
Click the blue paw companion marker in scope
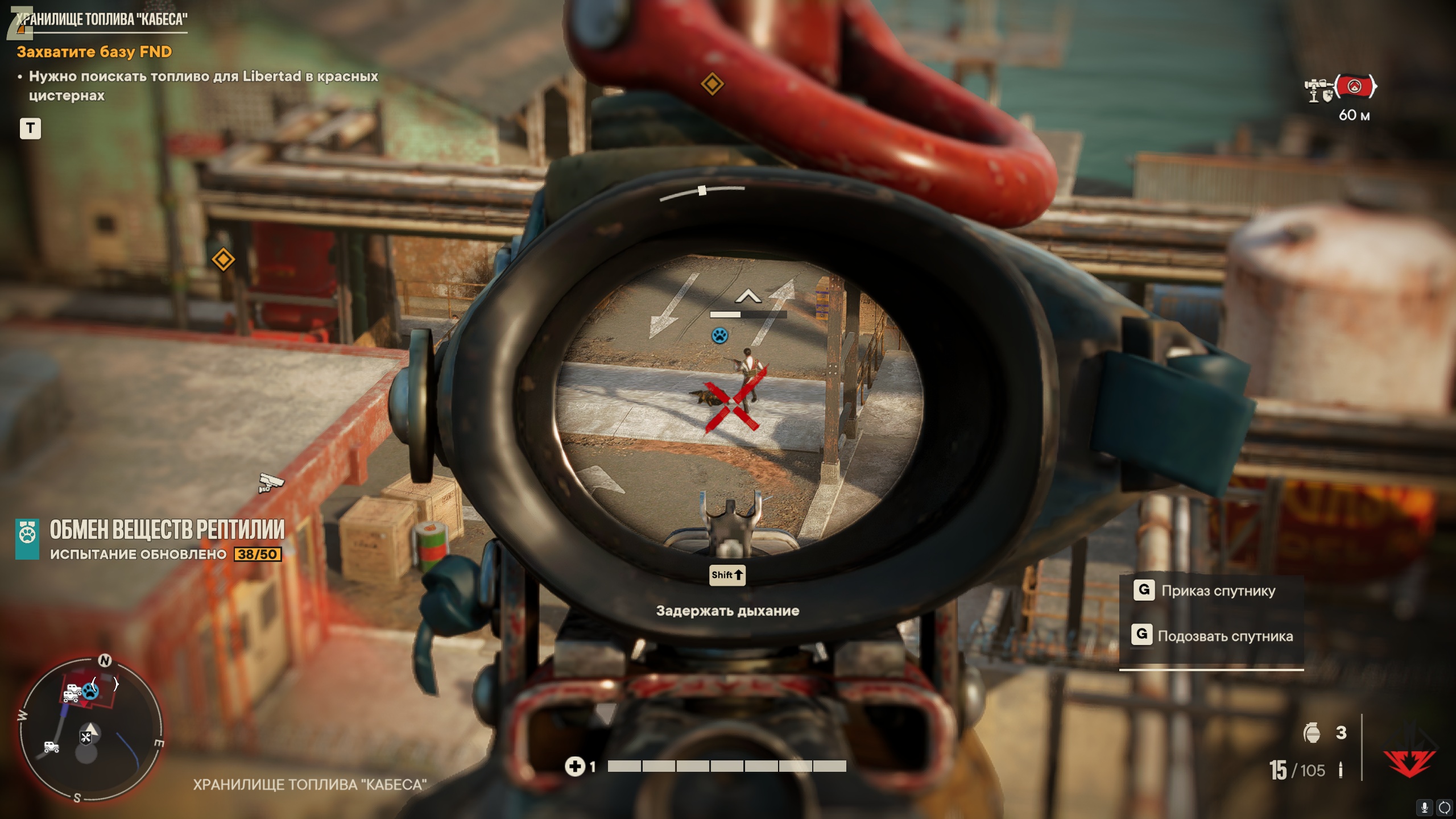[x=719, y=336]
